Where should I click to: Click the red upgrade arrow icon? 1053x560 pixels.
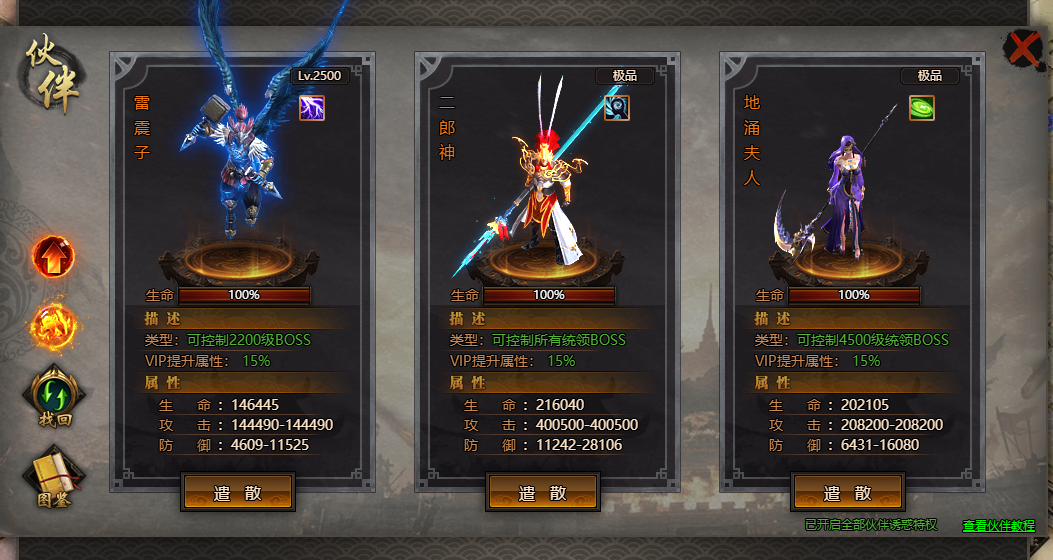pos(52,257)
